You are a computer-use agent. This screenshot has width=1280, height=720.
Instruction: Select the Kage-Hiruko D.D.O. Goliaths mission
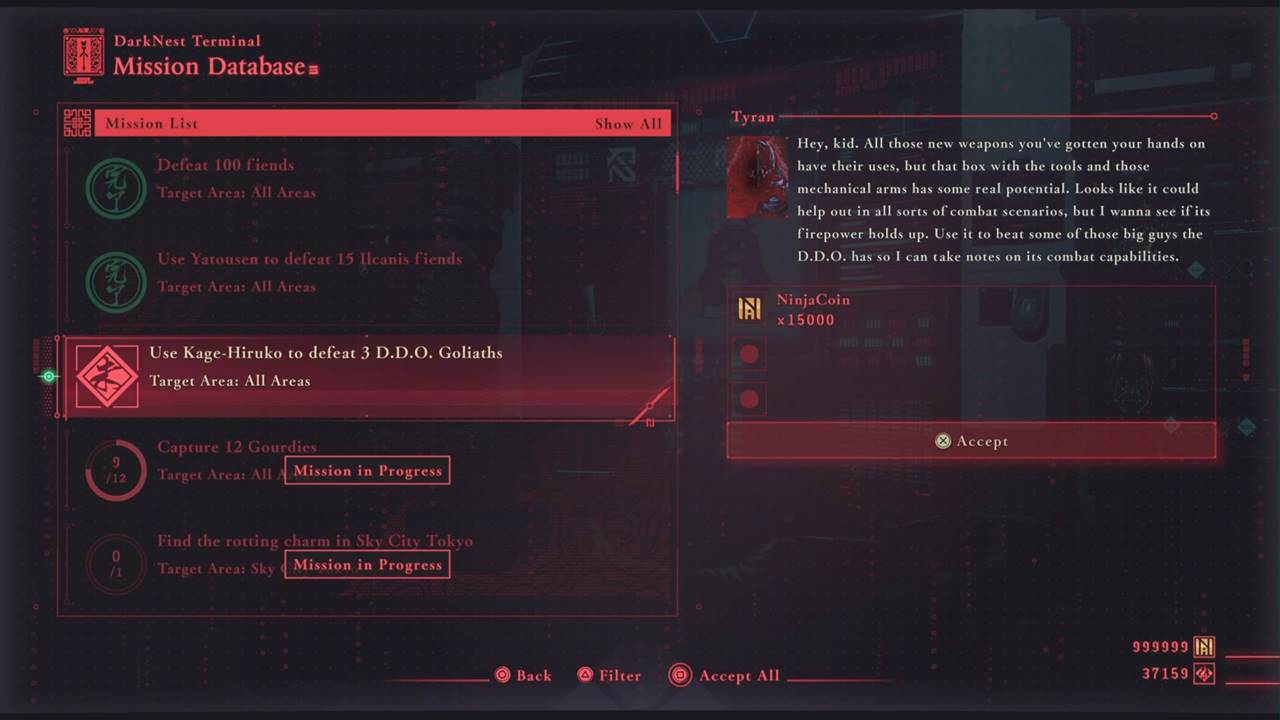[365, 367]
